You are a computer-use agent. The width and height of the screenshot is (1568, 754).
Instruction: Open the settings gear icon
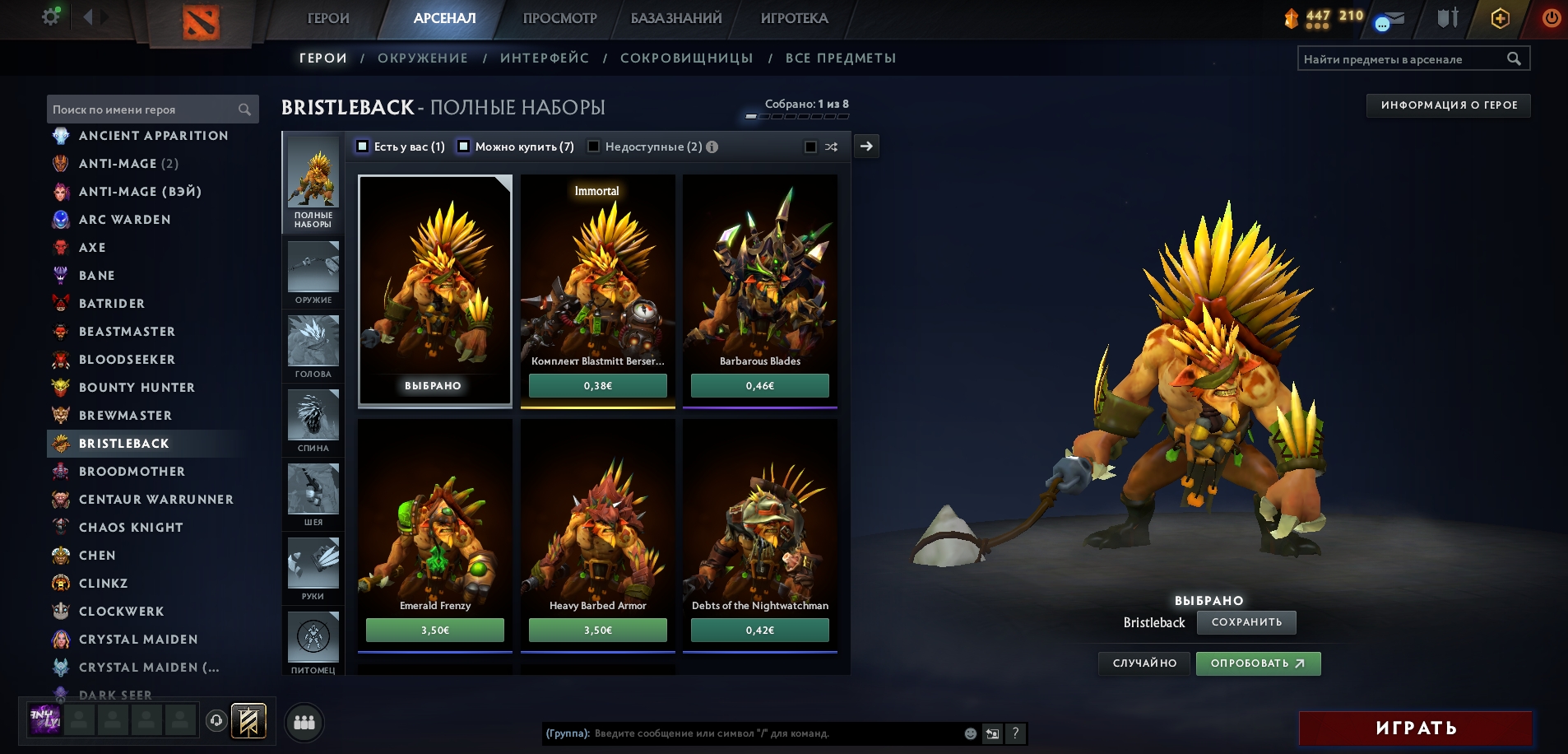tap(51, 16)
